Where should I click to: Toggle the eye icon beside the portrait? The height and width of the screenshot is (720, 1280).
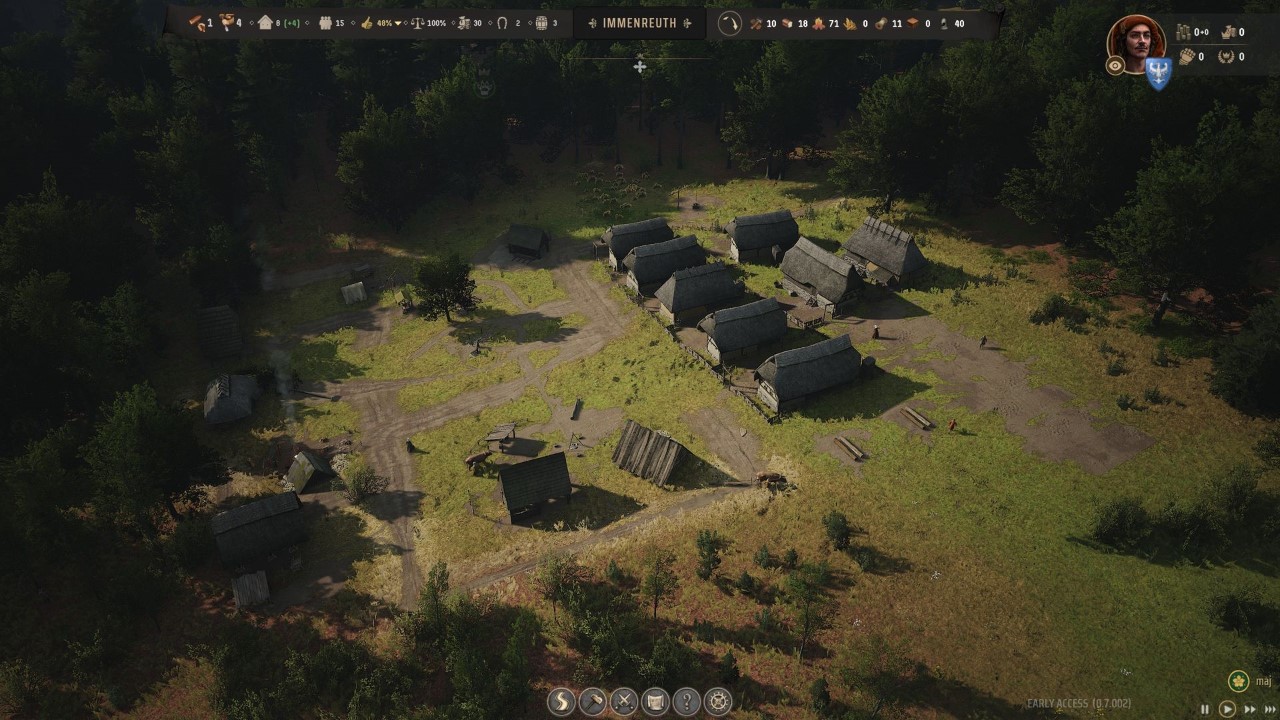(1115, 66)
